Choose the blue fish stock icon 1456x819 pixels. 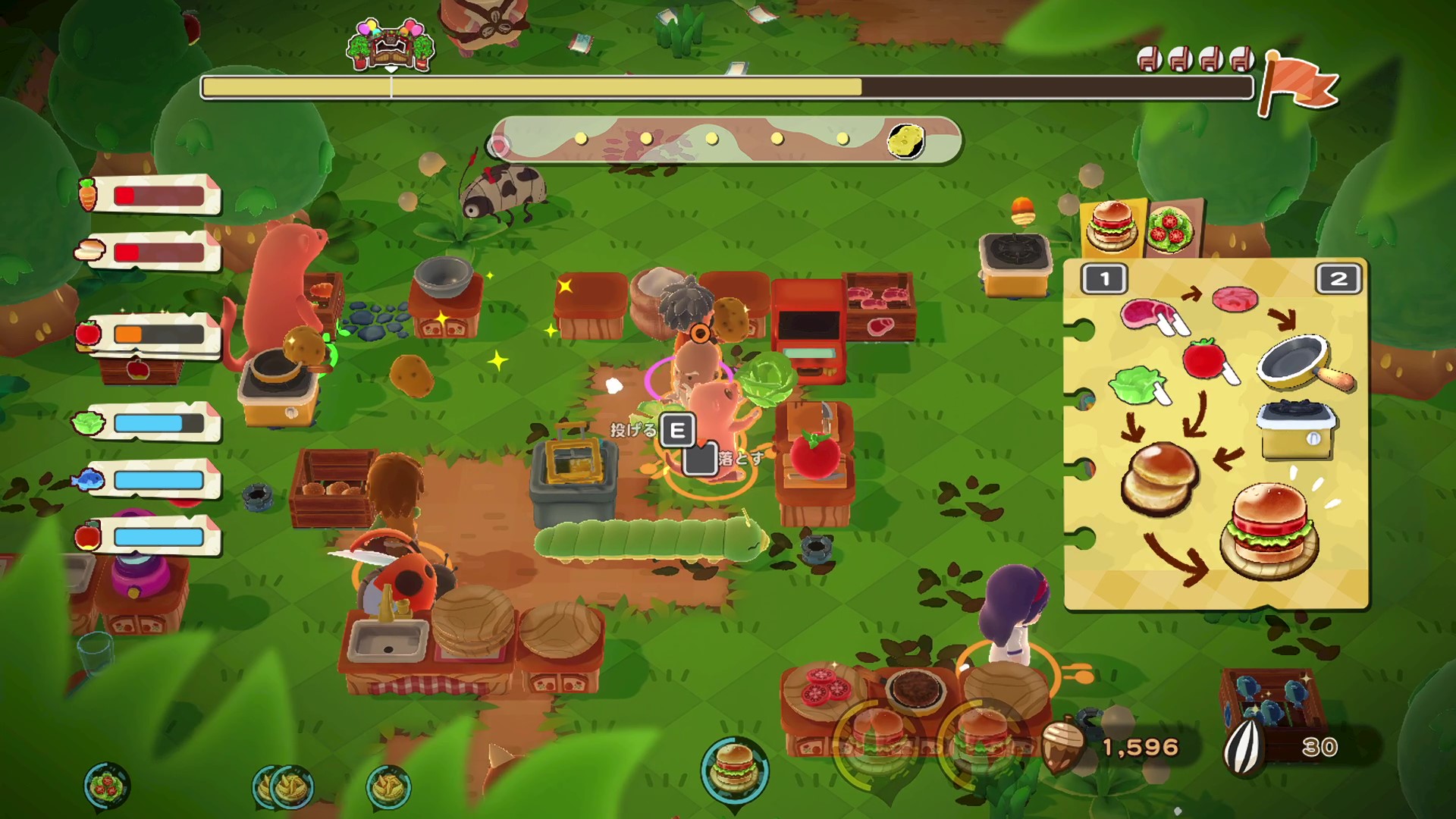(88, 479)
